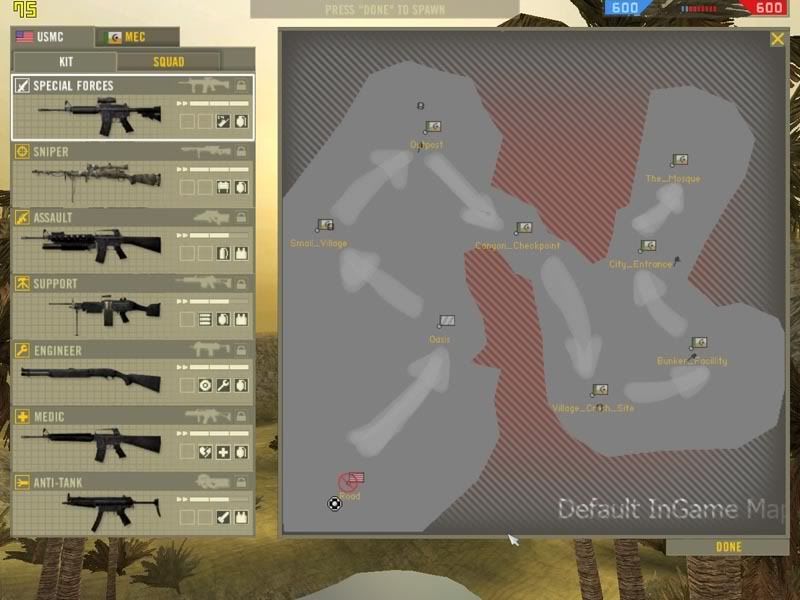
Task: Click the City Entrance control point flag
Action: pyautogui.click(x=648, y=246)
